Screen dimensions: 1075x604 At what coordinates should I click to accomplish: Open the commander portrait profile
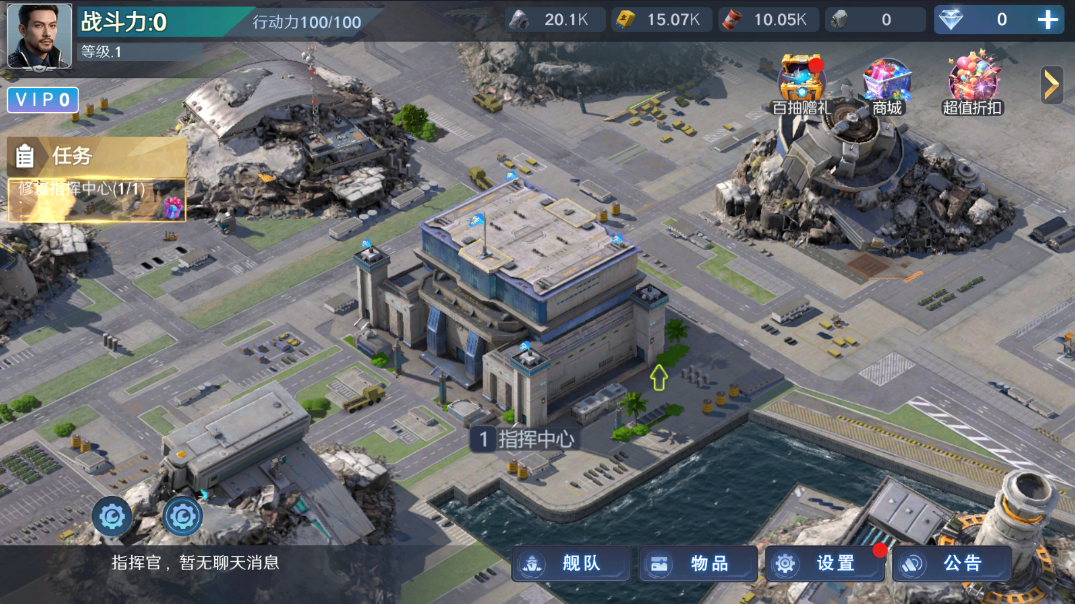[40, 36]
